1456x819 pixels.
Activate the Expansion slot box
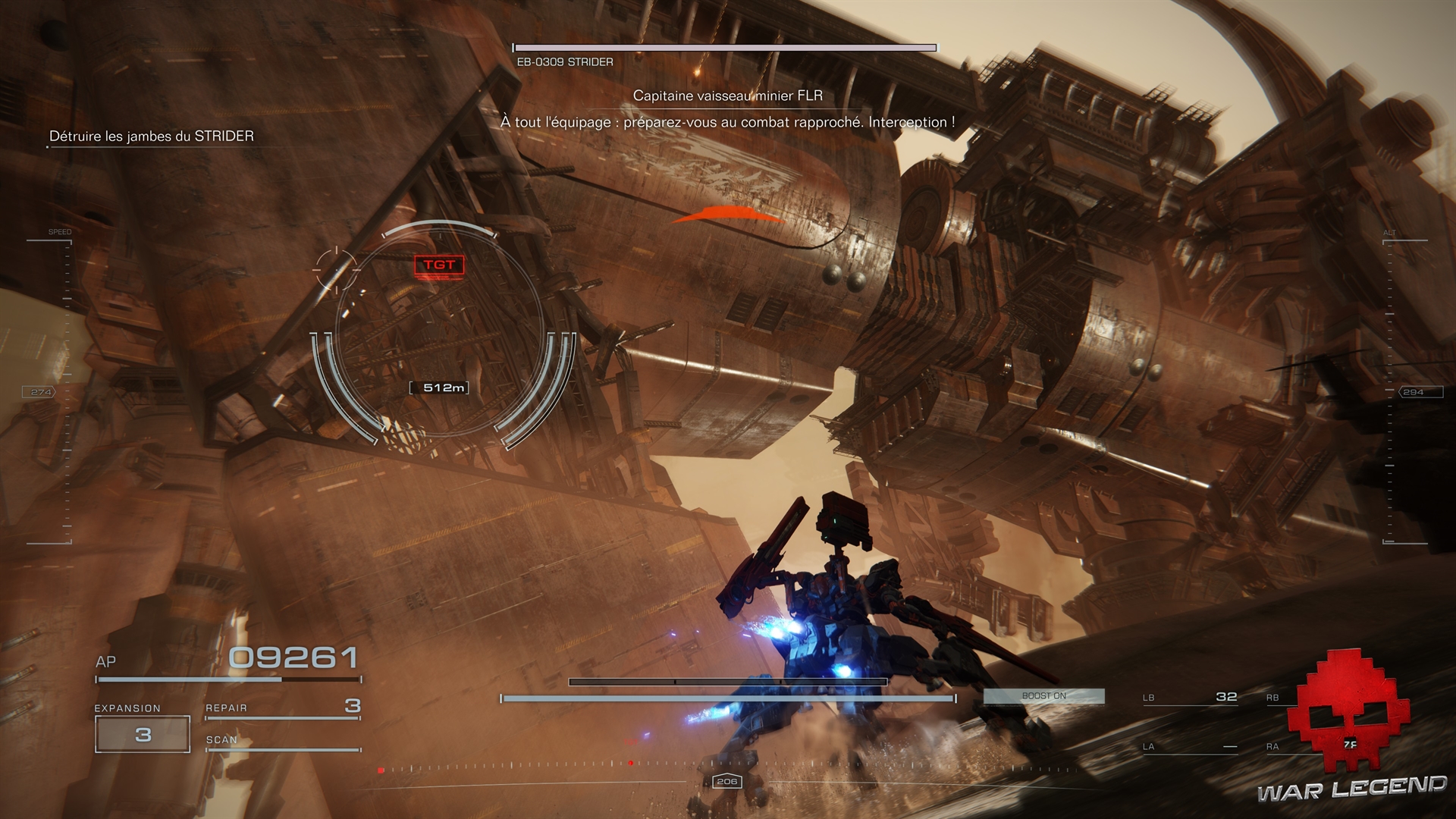point(143,734)
